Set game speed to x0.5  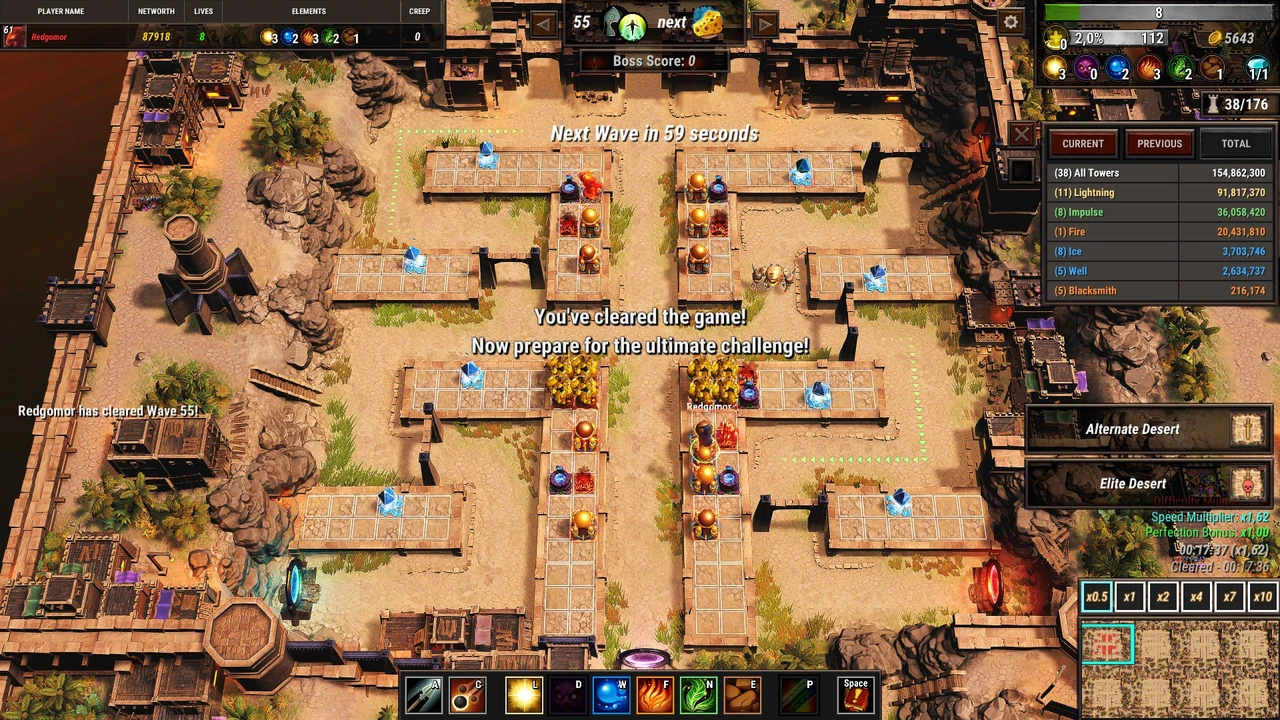pyautogui.click(x=1096, y=596)
